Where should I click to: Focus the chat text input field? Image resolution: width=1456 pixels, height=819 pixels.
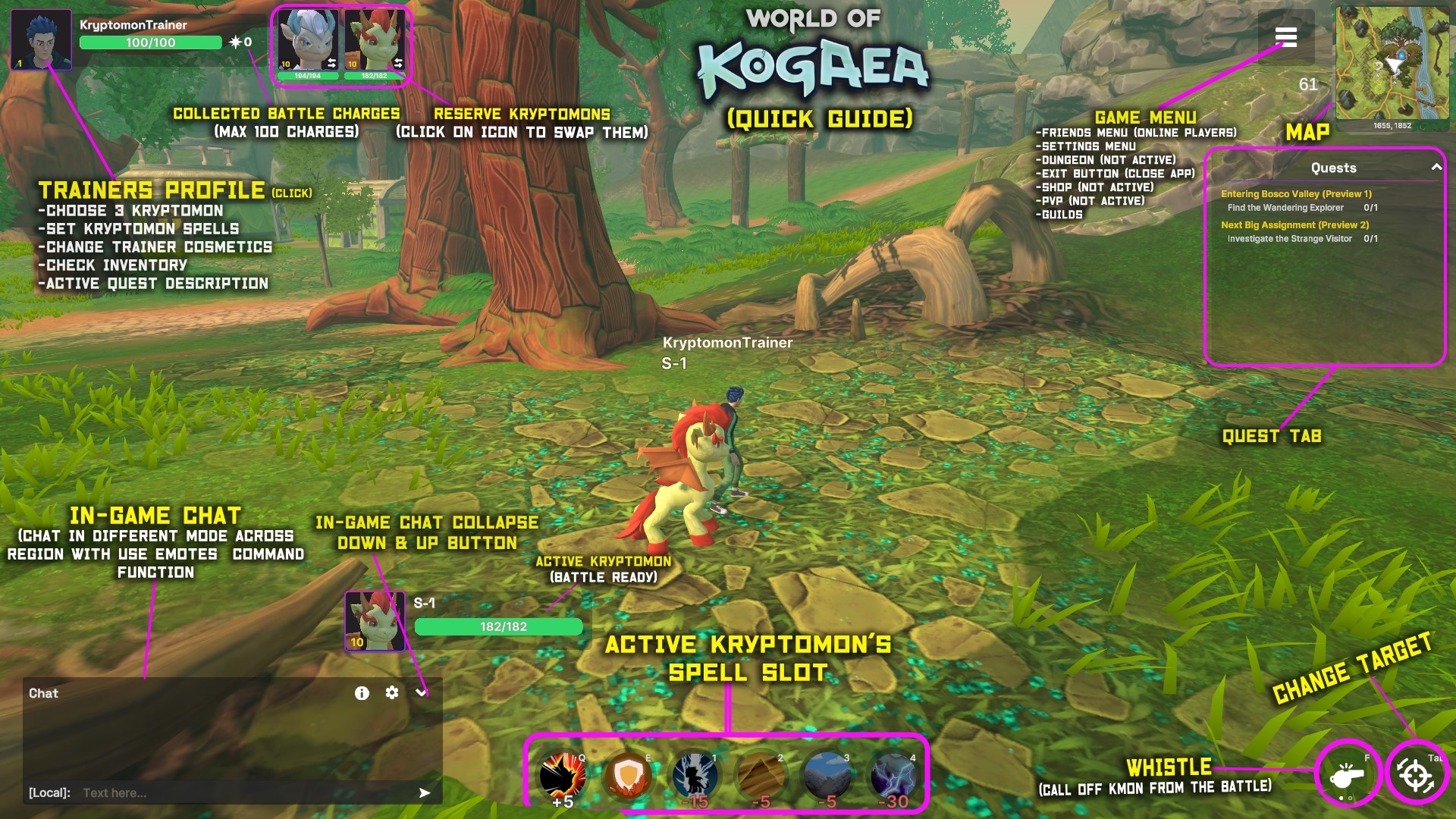[x=243, y=793]
